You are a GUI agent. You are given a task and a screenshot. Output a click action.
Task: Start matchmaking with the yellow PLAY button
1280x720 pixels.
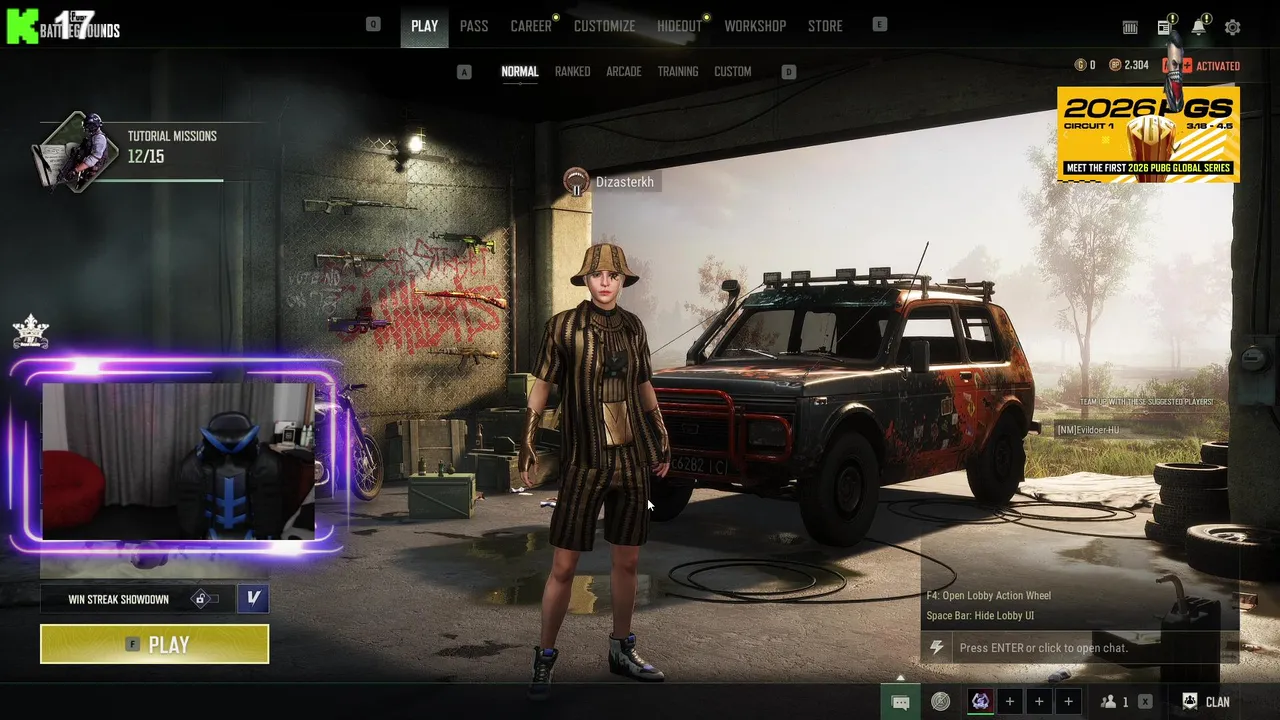pyautogui.click(x=154, y=644)
